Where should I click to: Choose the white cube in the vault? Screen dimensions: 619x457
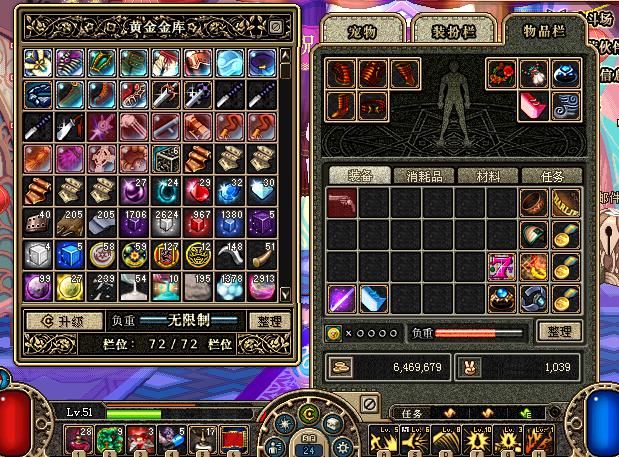point(38,253)
